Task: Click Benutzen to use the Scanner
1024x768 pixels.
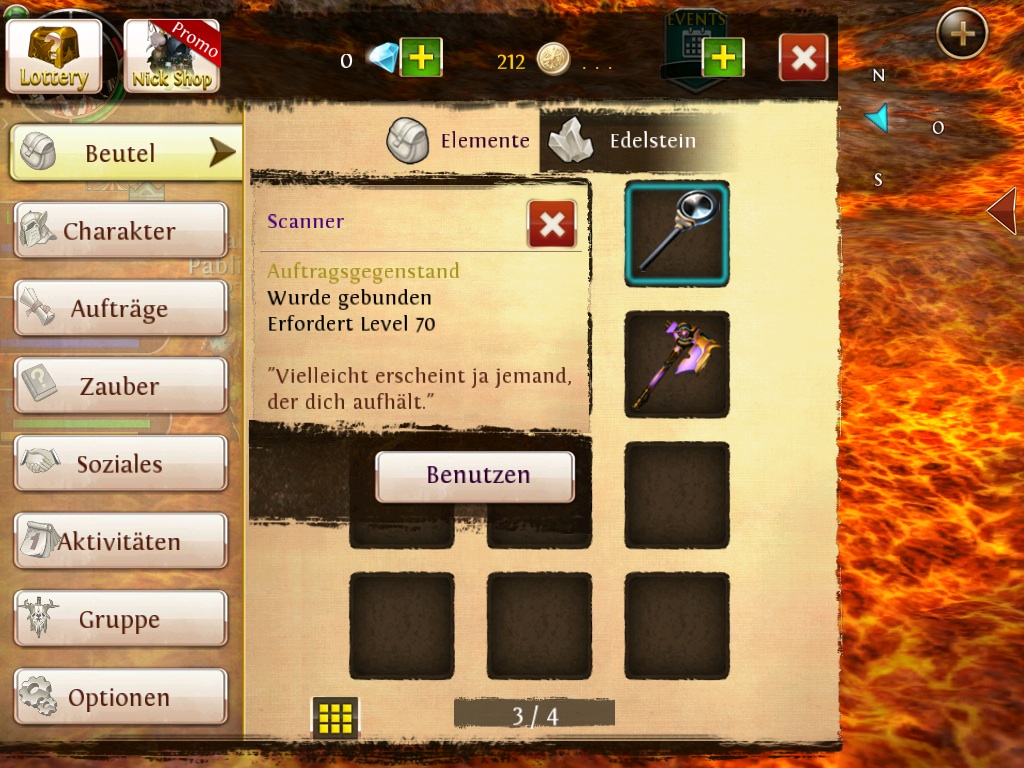Action: [475, 475]
